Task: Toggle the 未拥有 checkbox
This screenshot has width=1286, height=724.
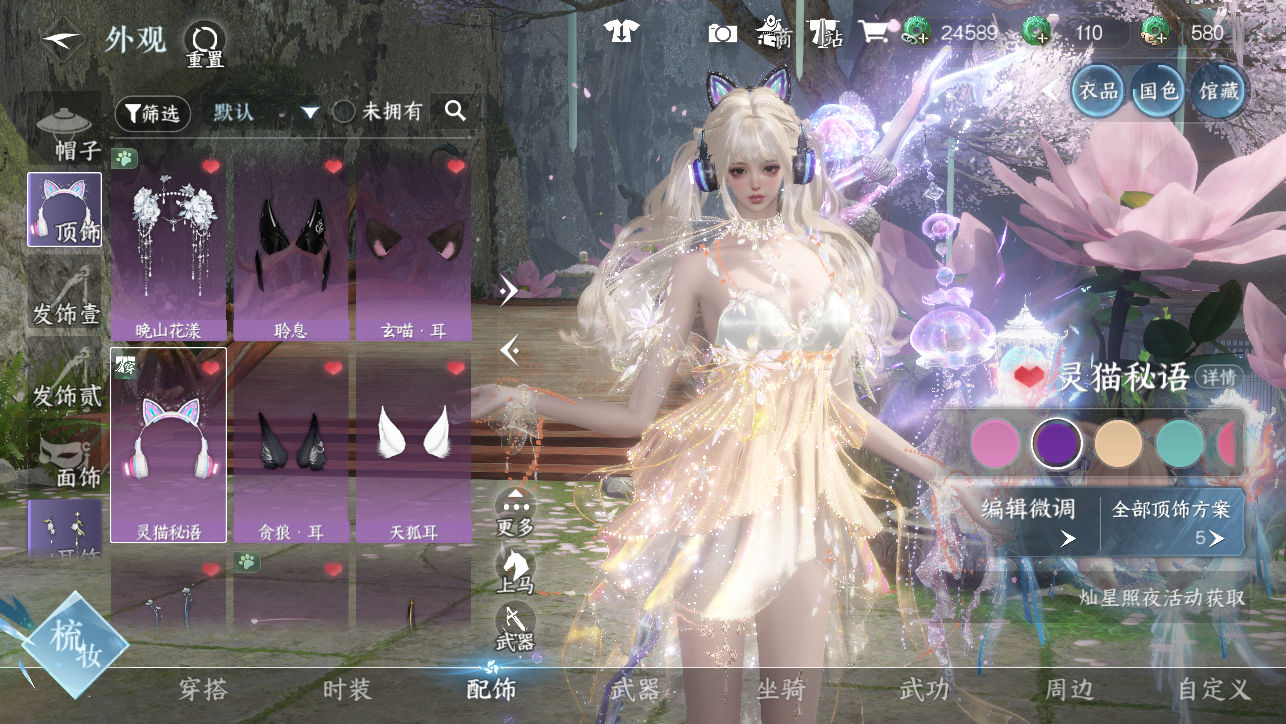Action: pyautogui.click(x=344, y=112)
